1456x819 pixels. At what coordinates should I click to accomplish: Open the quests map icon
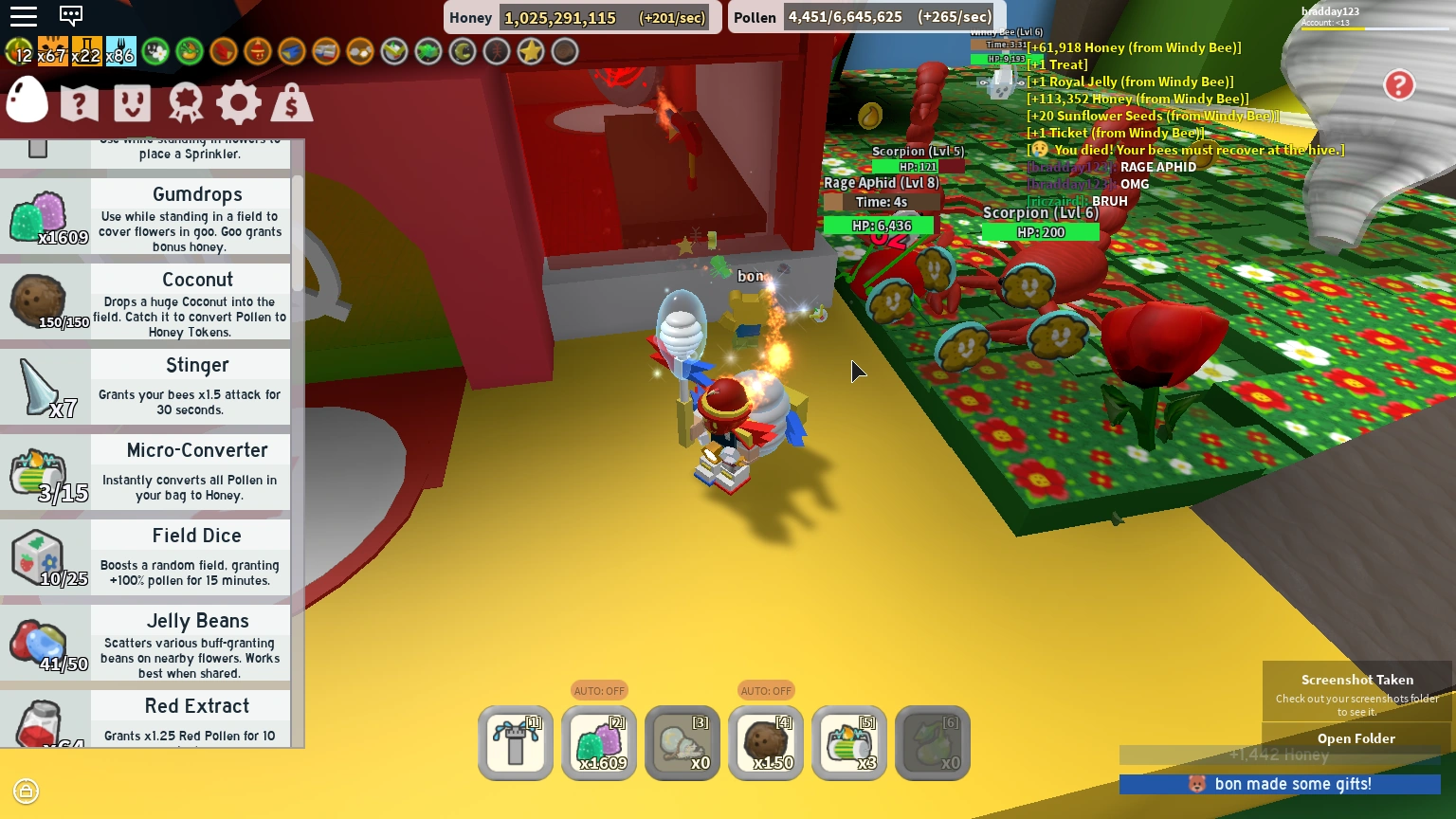point(80,102)
